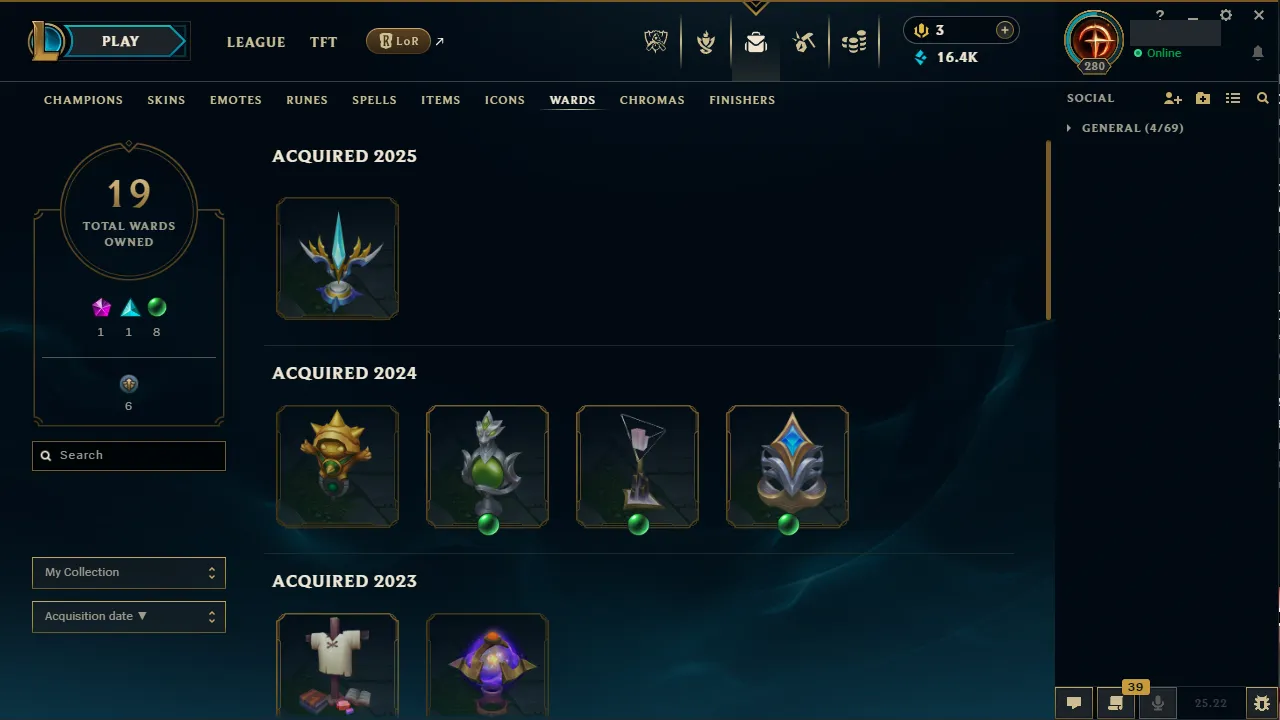The image size is (1280, 720).
Task: Click the friend search icon in Social
Action: 1262,98
